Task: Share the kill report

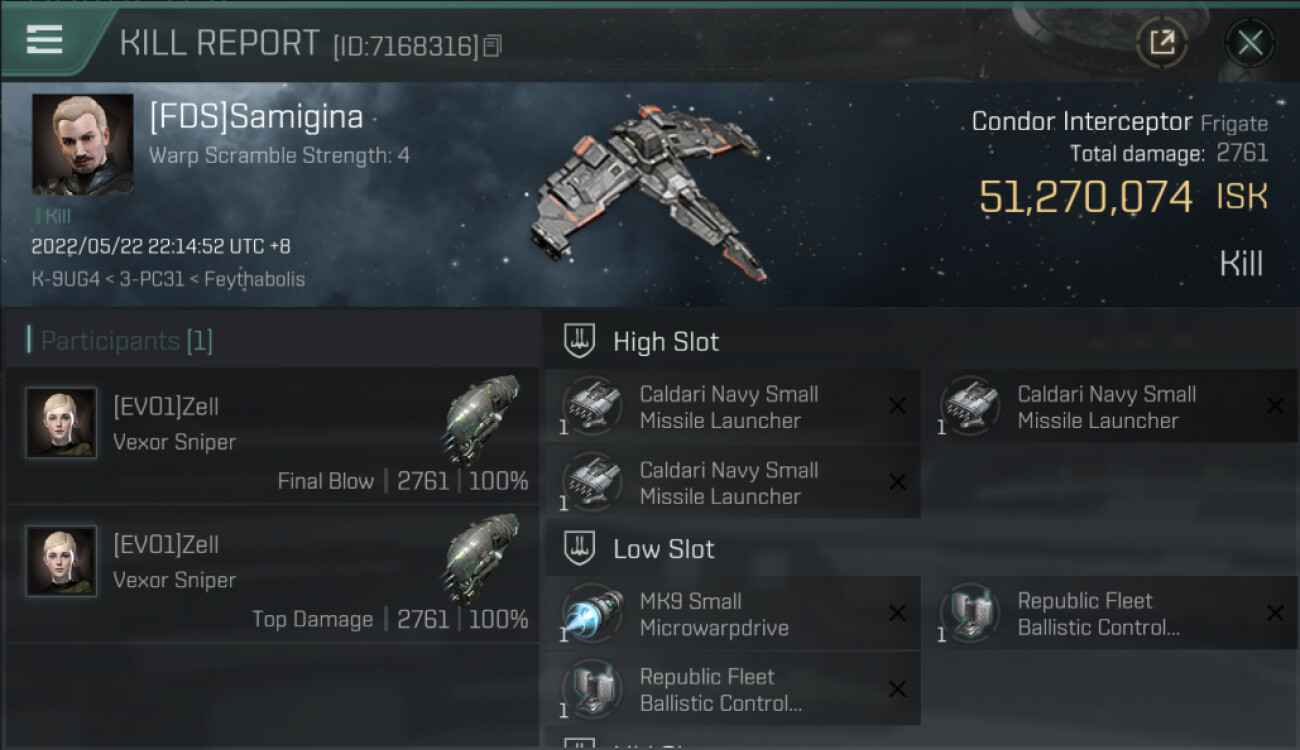Action: (x=1162, y=42)
